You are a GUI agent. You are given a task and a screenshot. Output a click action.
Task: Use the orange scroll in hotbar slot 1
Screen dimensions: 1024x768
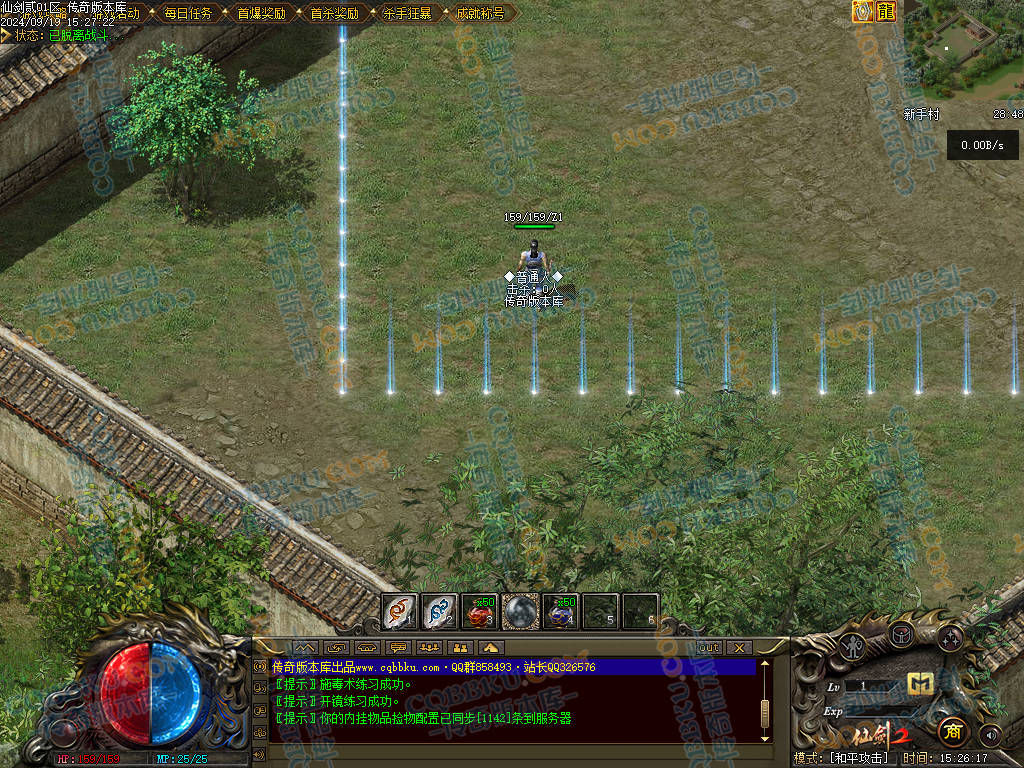coord(400,611)
